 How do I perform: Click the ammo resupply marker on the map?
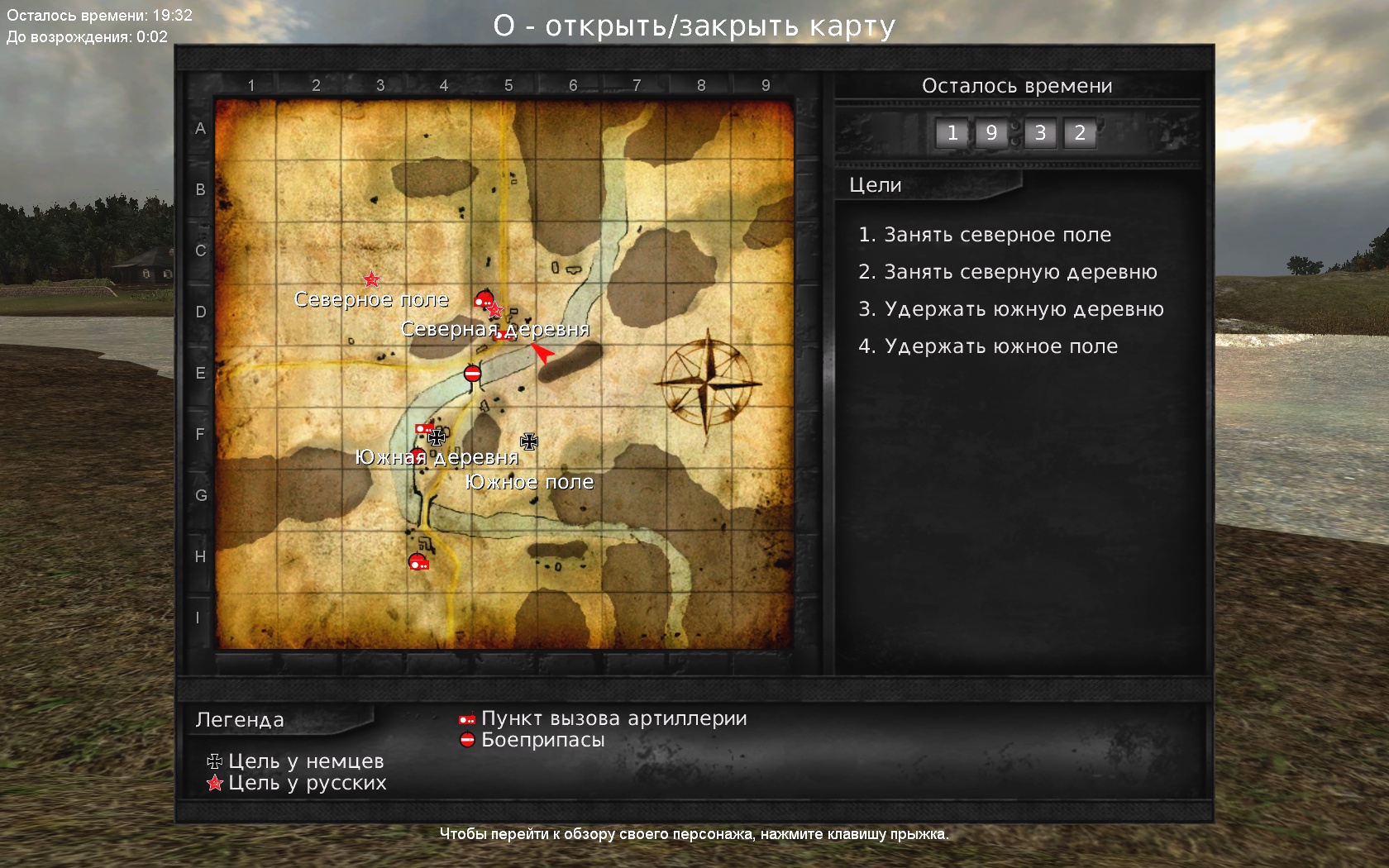click(472, 374)
